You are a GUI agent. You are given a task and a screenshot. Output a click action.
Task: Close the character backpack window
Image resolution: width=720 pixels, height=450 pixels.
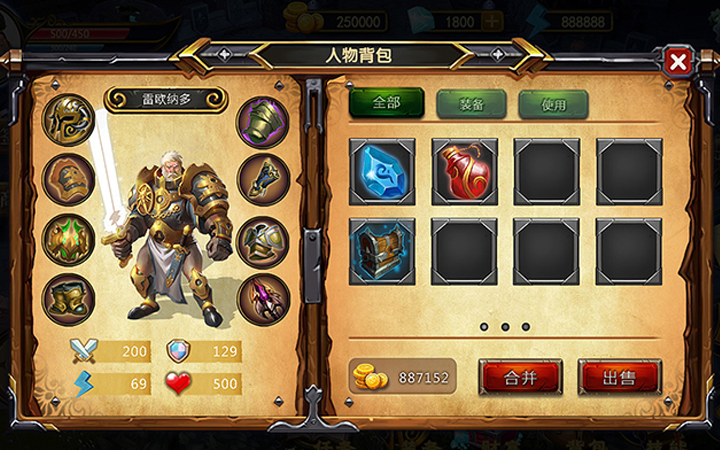[x=678, y=62]
